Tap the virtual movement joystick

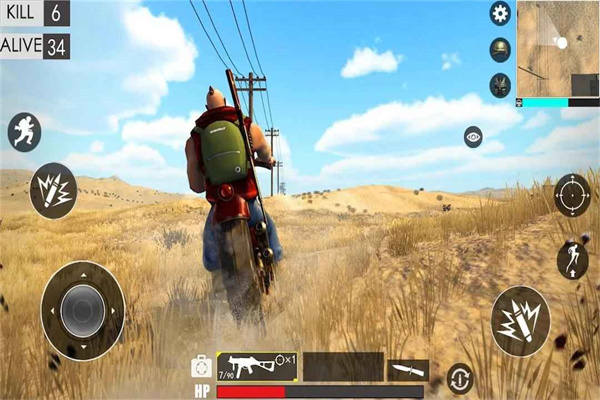coord(83,311)
